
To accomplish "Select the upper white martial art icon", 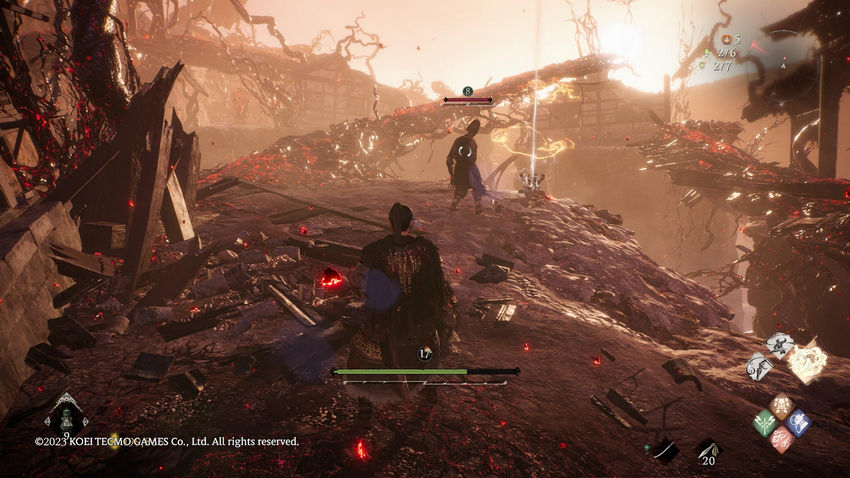I will (x=779, y=345).
